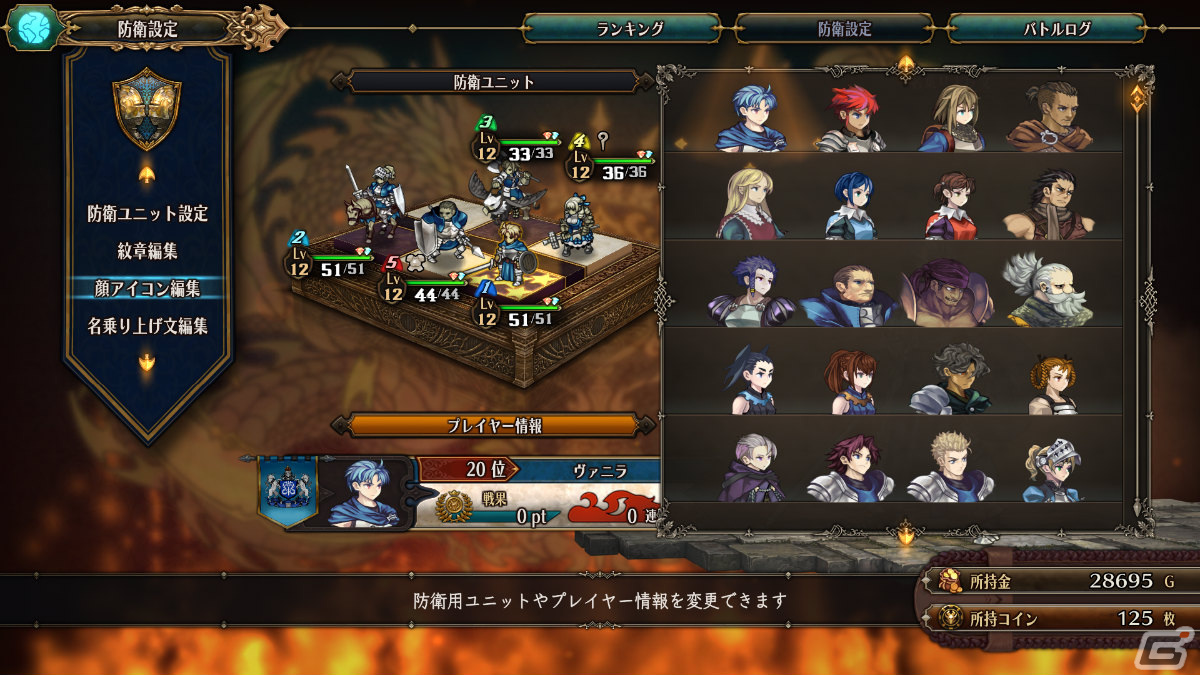1200x675 pixels.
Task: Select the long blonde-haired woman portrait
Action: pos(750,204)
